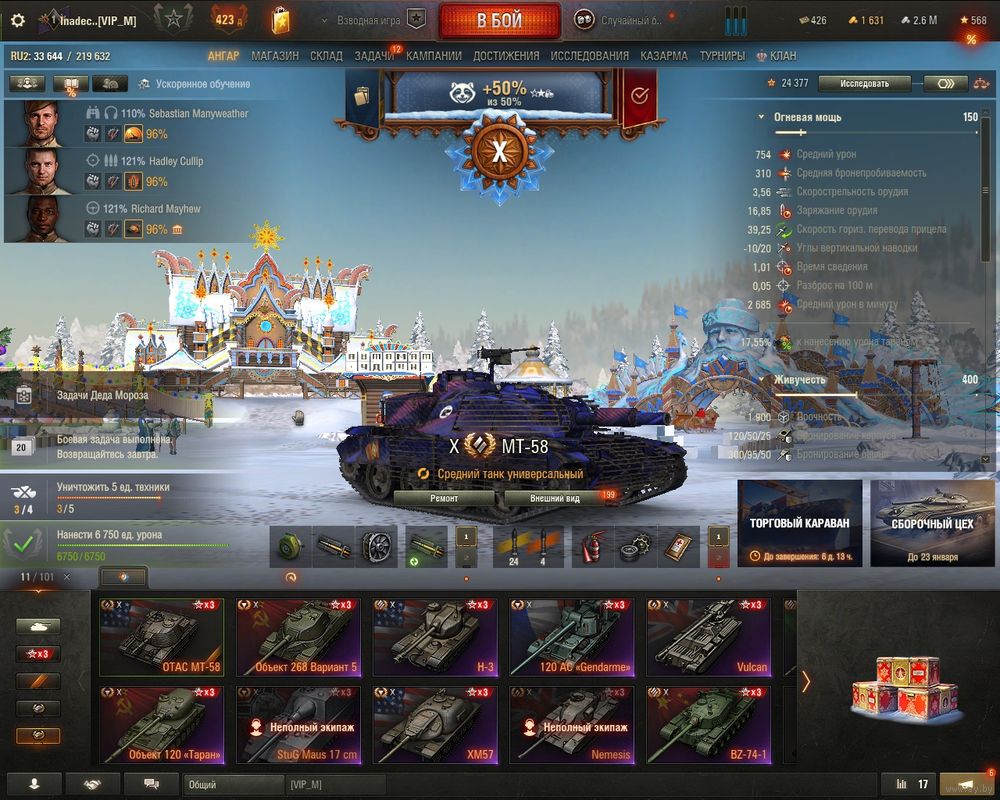
Task: Switch to the ИССЛЕДОВАНИЯ tab
Action: [x=590, y=56]
